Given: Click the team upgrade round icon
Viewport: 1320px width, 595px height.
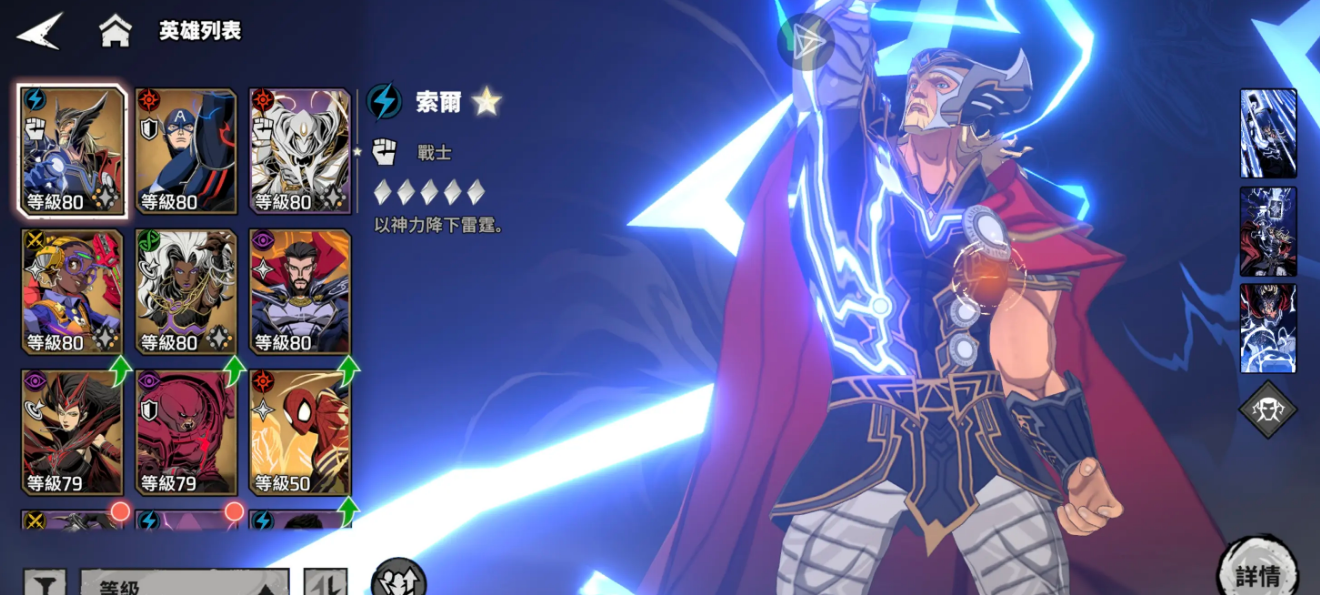Looking at the screenshot, I should tap(398, 579).
